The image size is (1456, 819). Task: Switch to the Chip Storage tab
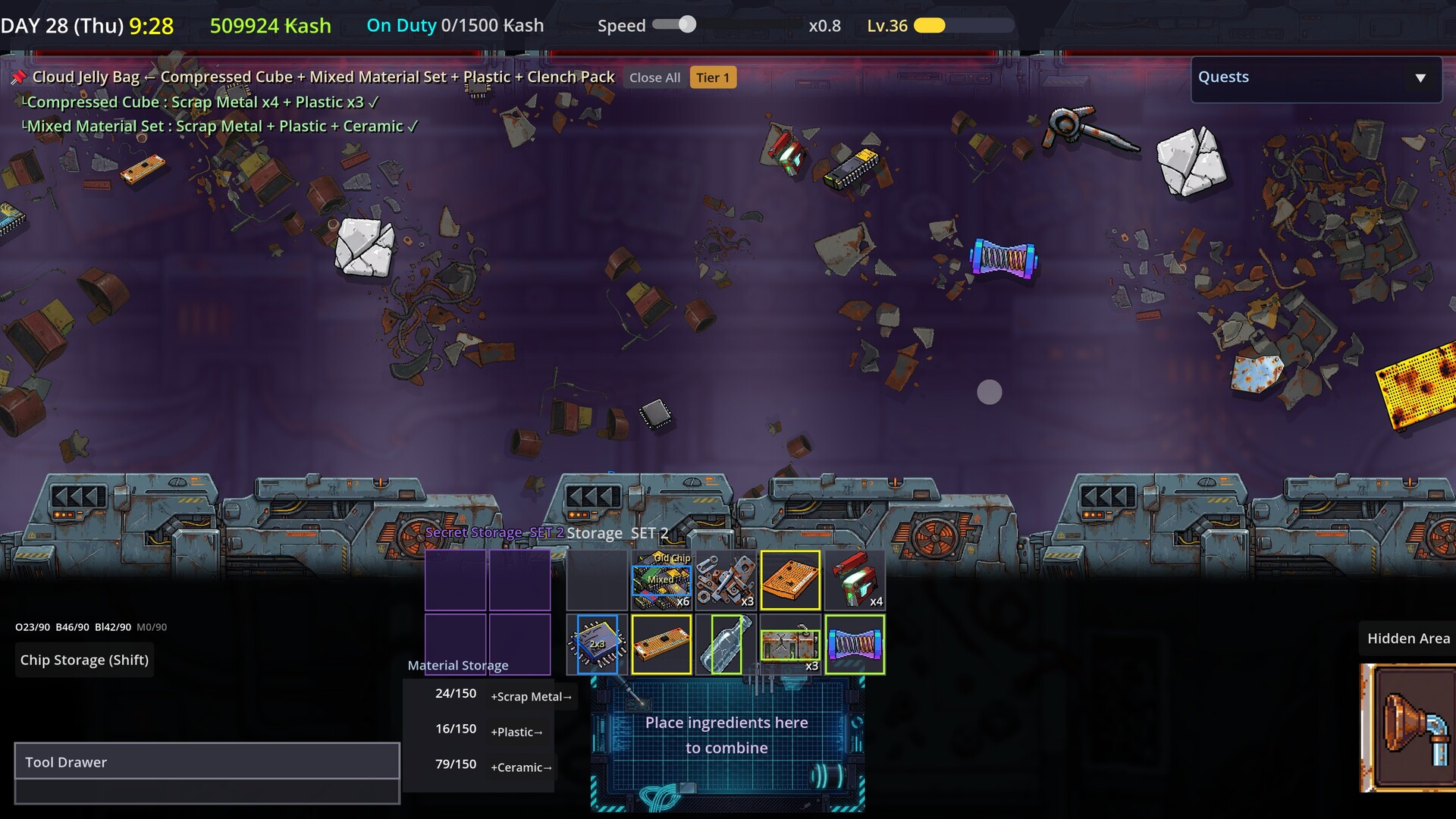click(x=84, y=659)
